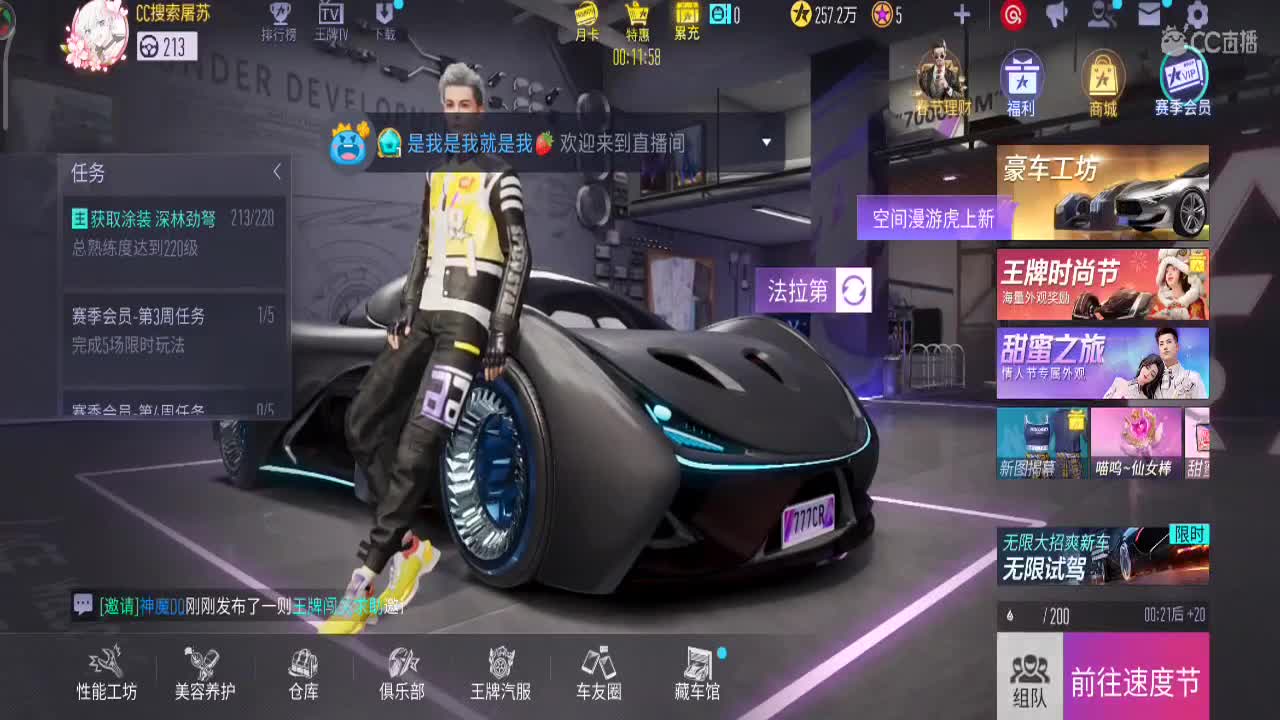Open the settings gear icon
This screenshot has height=720, width=1280.
click(1195, 15)
